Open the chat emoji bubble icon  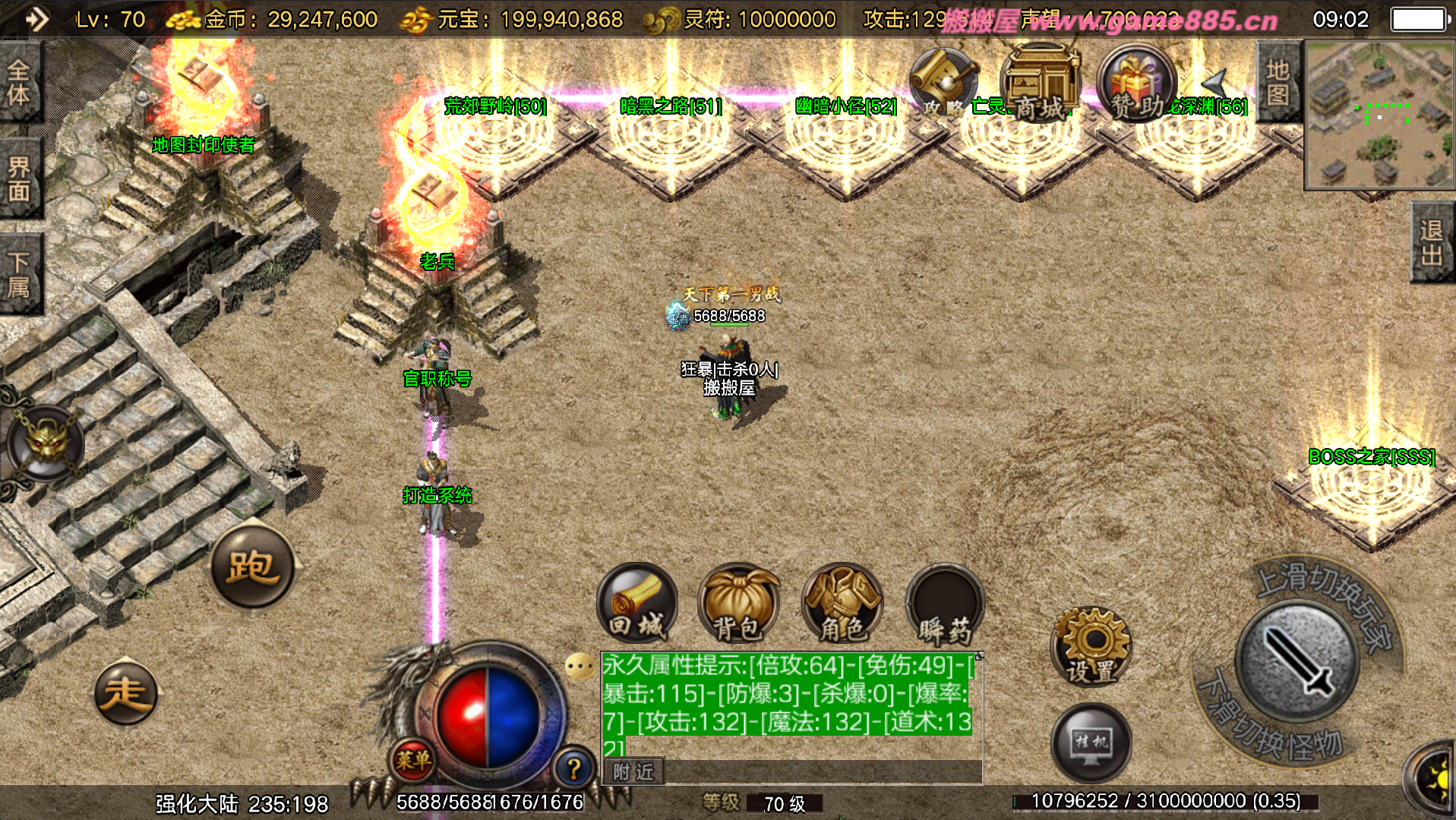coord(580,667)
